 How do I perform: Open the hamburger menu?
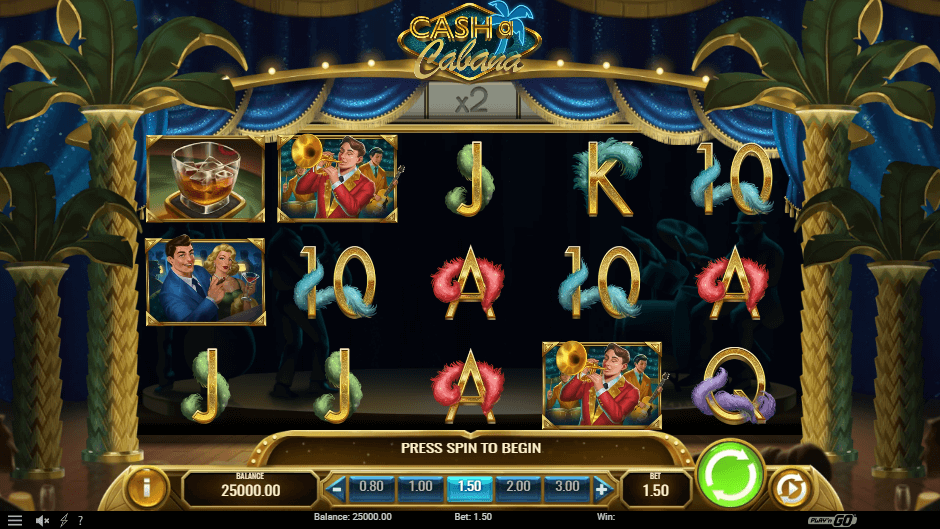14,520
